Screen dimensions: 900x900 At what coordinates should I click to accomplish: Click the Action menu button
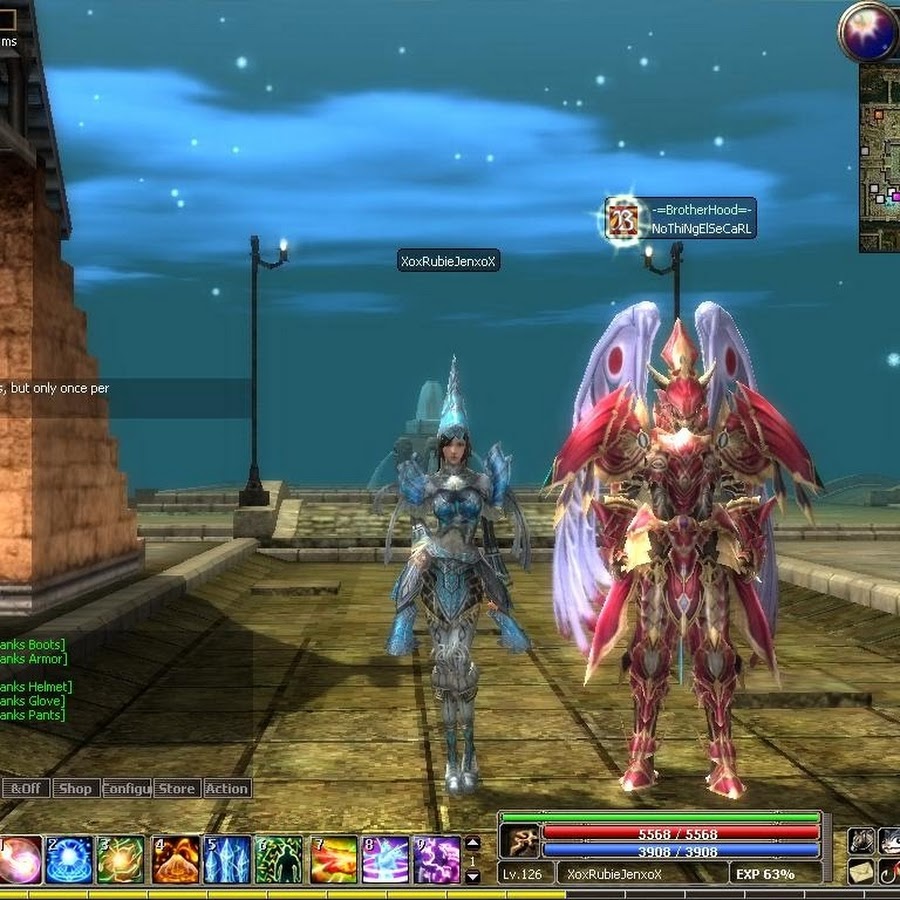pyautogui.click(x=227, y=788)
